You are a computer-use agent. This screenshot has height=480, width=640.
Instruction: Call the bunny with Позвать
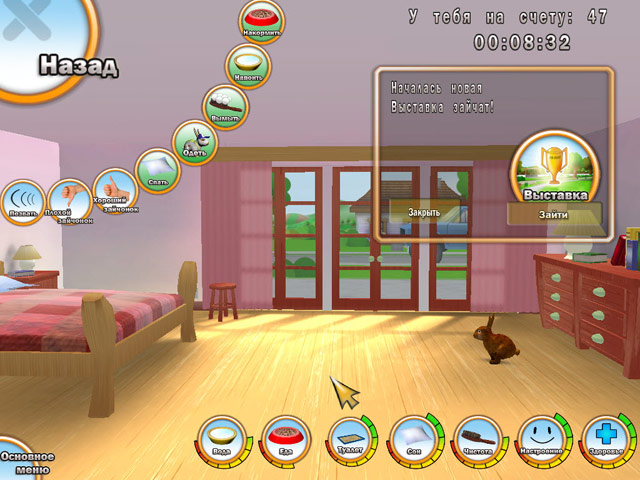click(x=22, y=202)
